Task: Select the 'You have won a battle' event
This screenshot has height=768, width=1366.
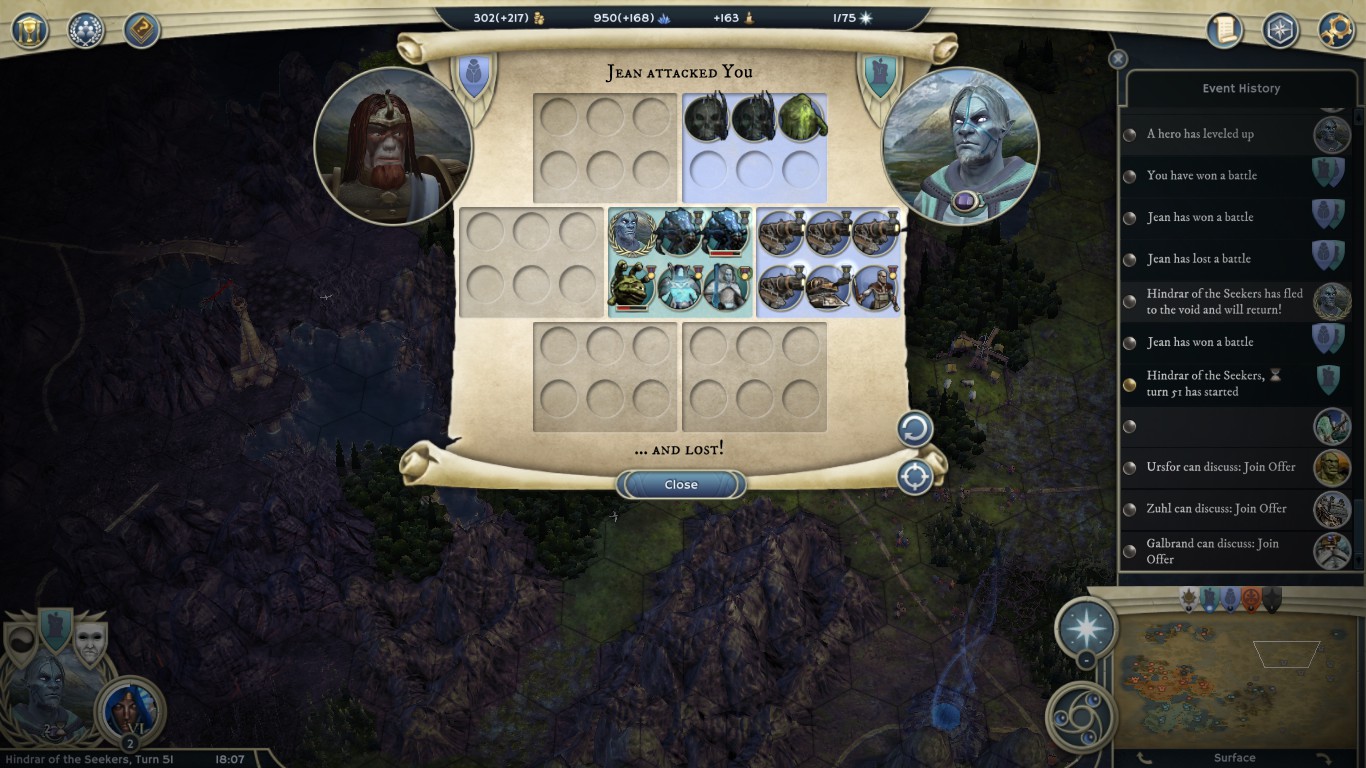Action: pos(1201,176)
